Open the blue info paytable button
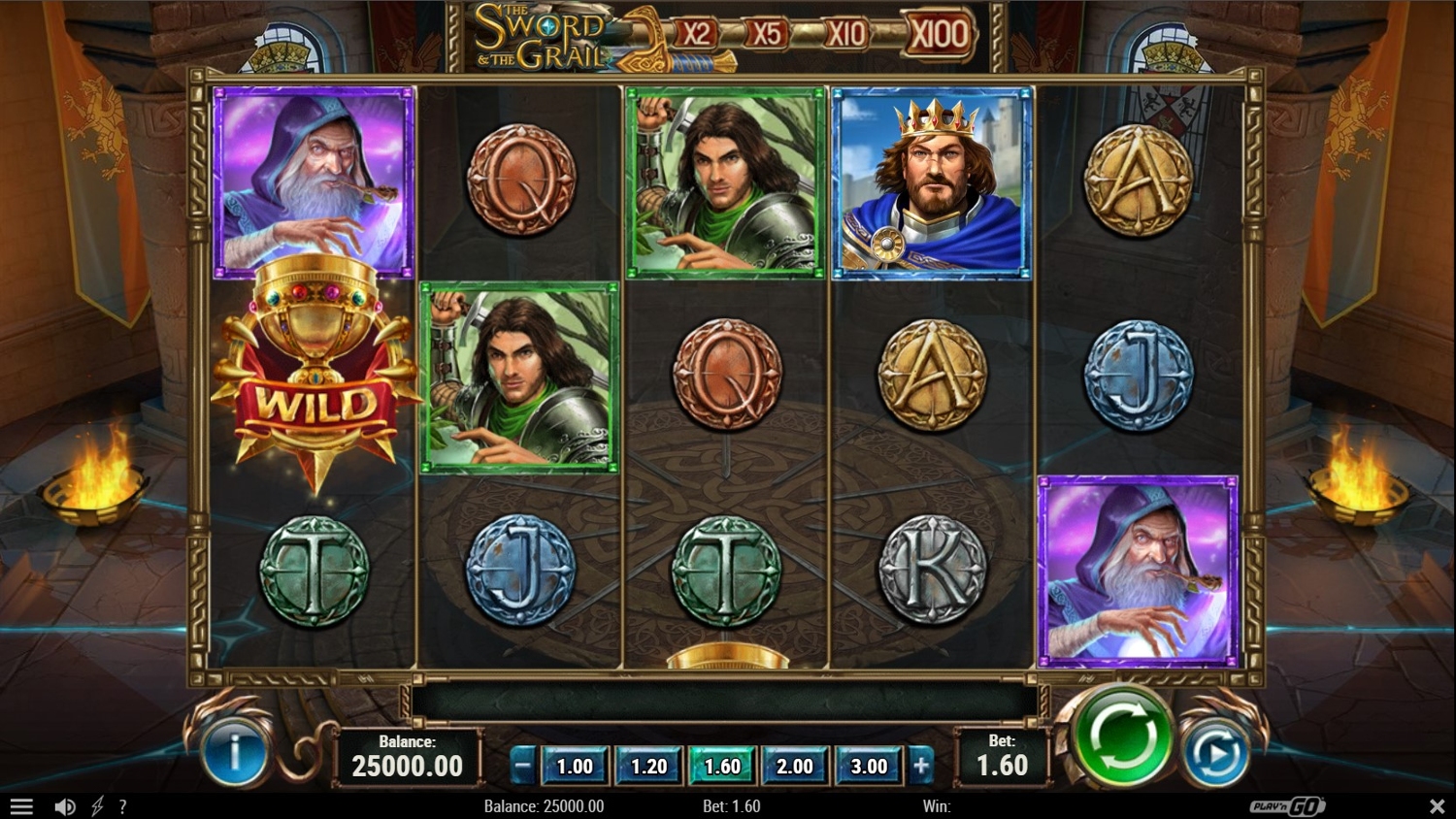 click(234, 751)
